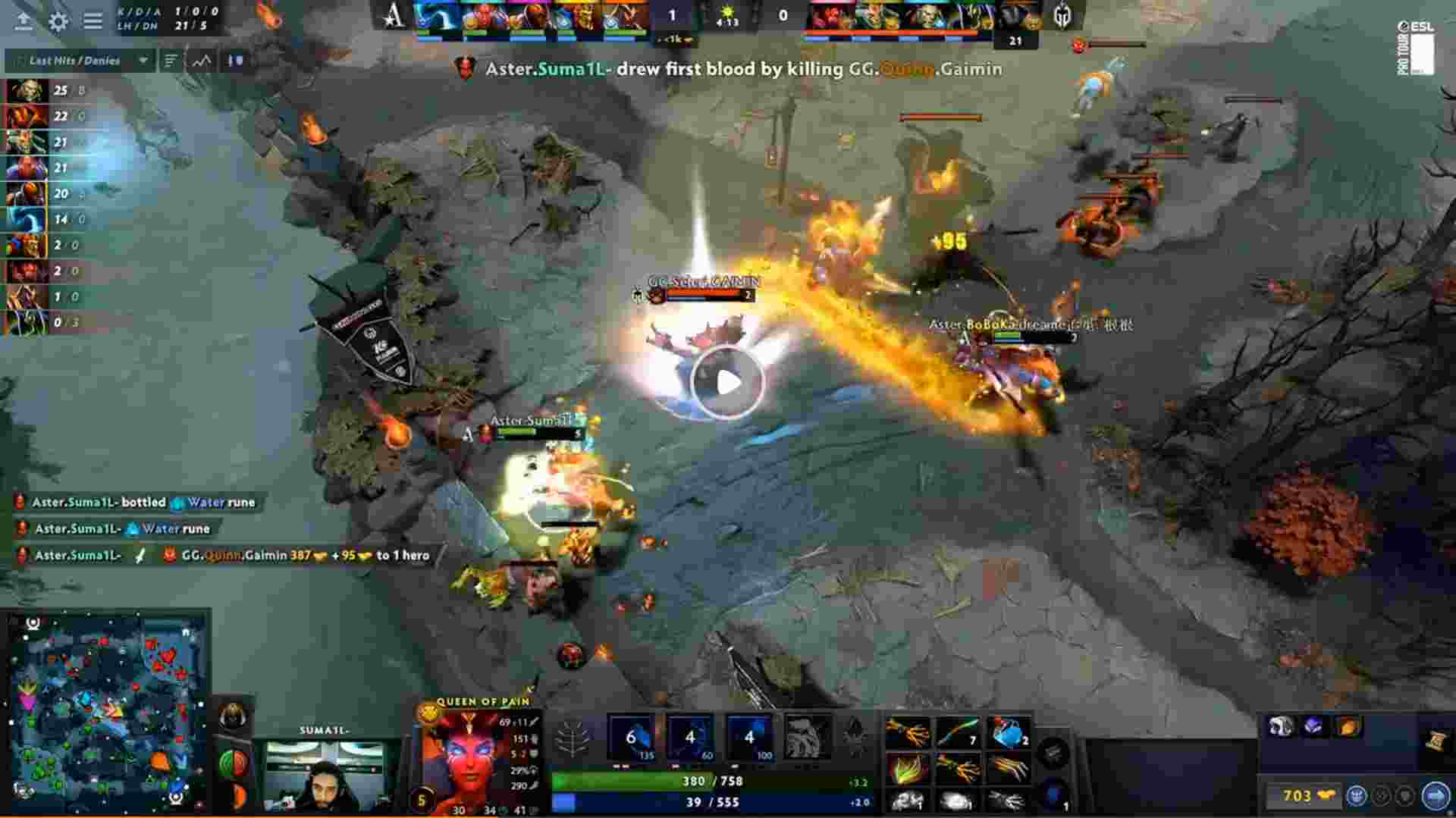Use the Bottle item with 2 charges
Screen dimensions: 1456x818
[x=1008, y=733]
